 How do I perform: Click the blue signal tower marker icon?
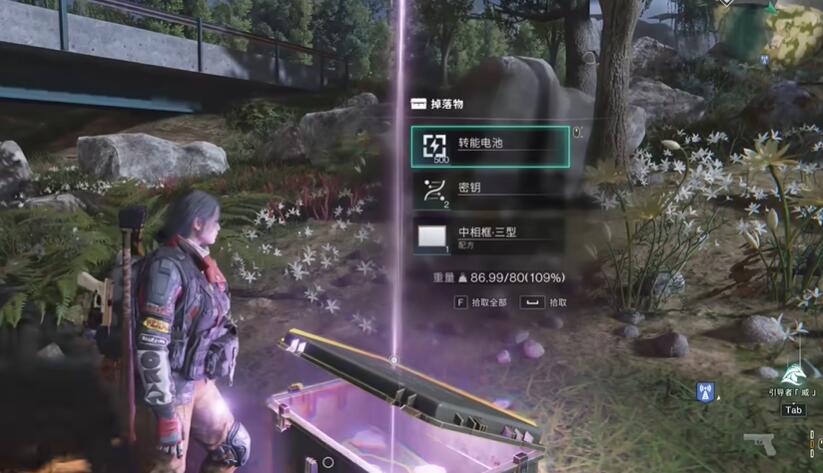click(706, 391)
